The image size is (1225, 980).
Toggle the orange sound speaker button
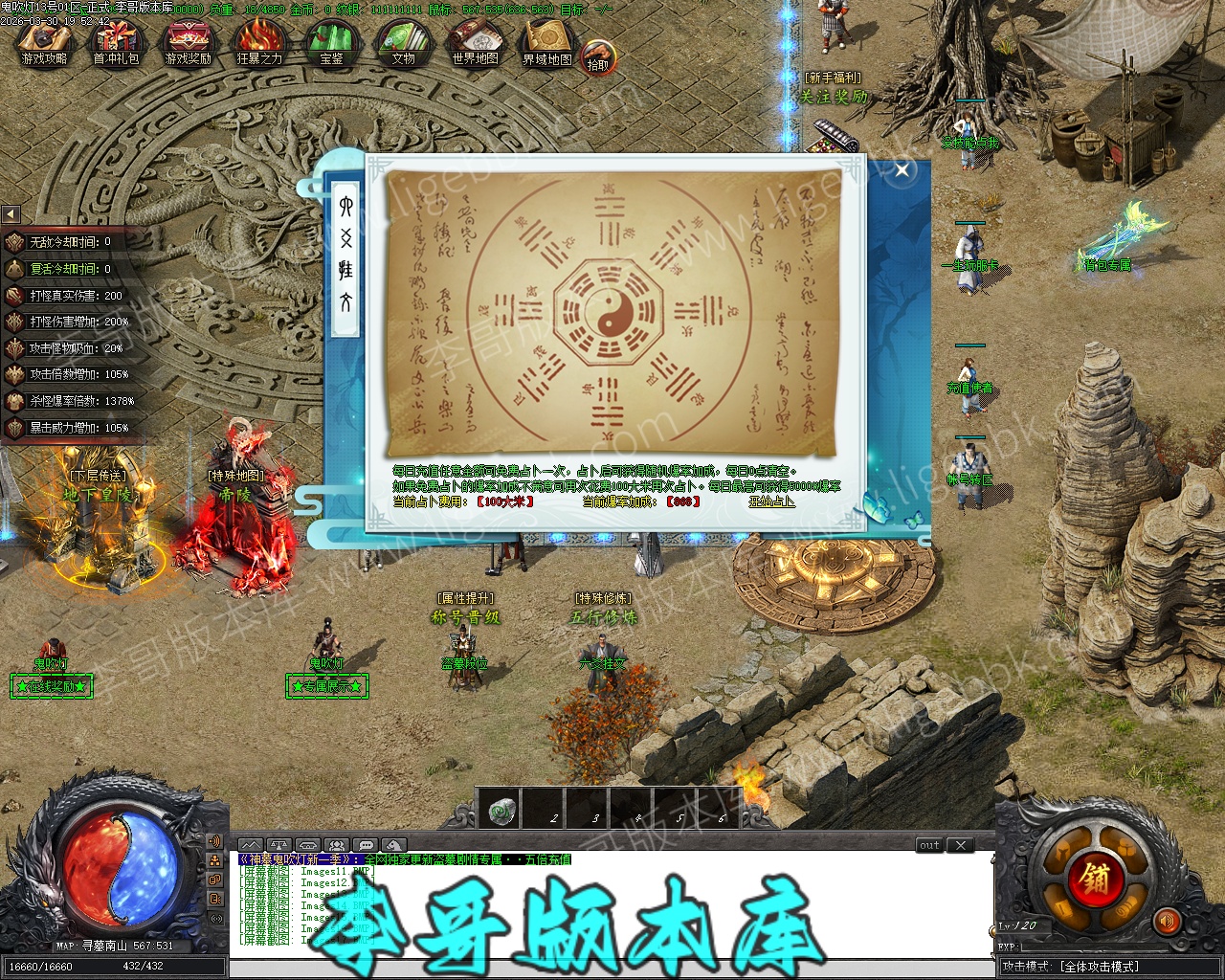click(1167, 922)
